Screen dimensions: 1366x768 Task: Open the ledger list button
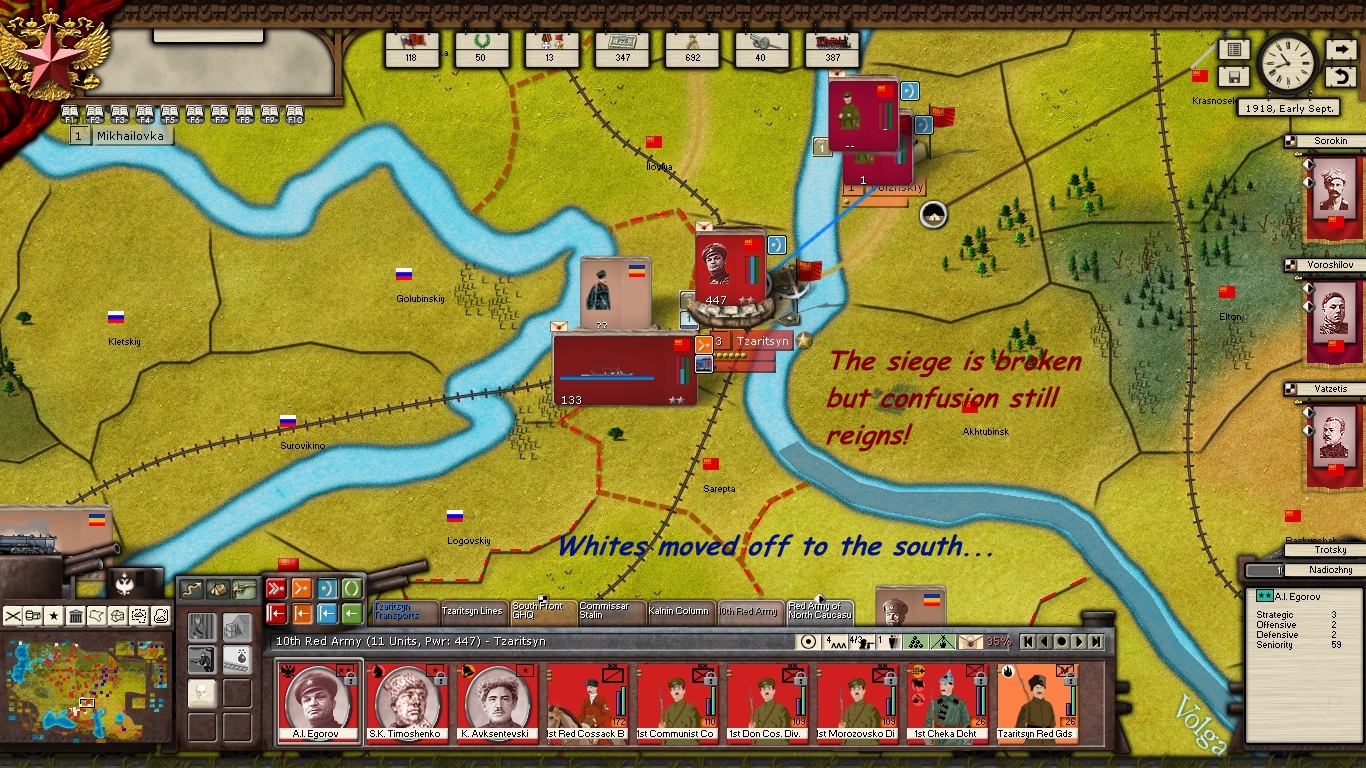click(x=1233, y=49)
